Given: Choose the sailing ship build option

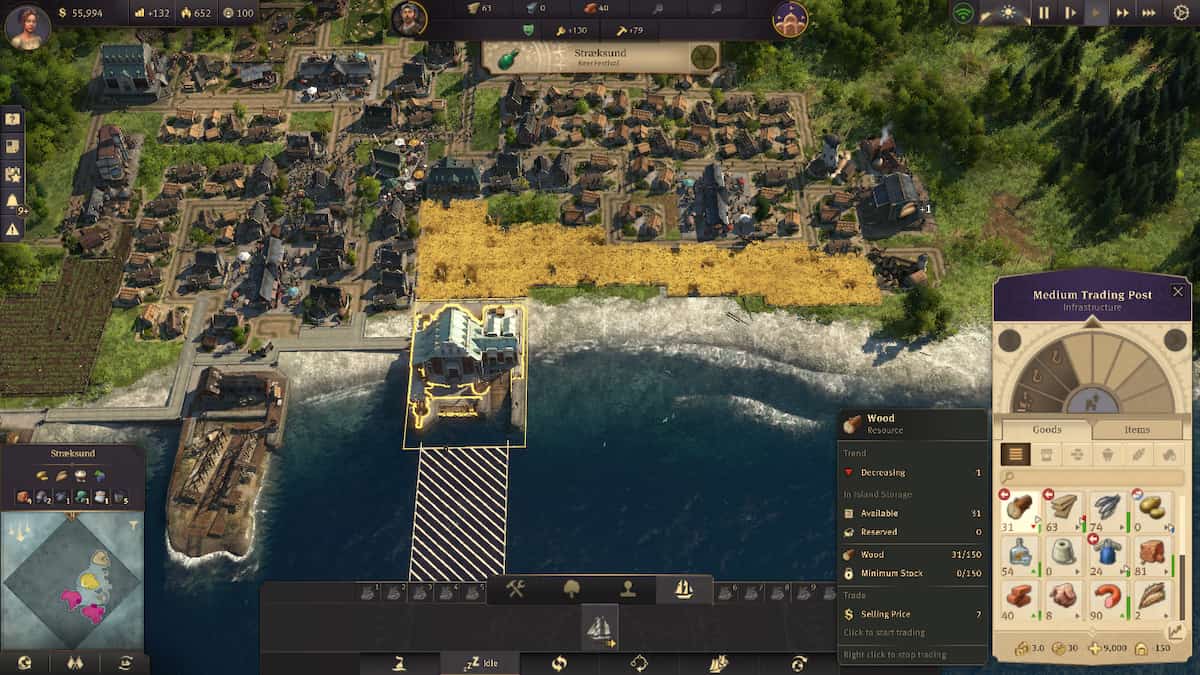Looking at the screenshot, I should click(x=600, y=629).
